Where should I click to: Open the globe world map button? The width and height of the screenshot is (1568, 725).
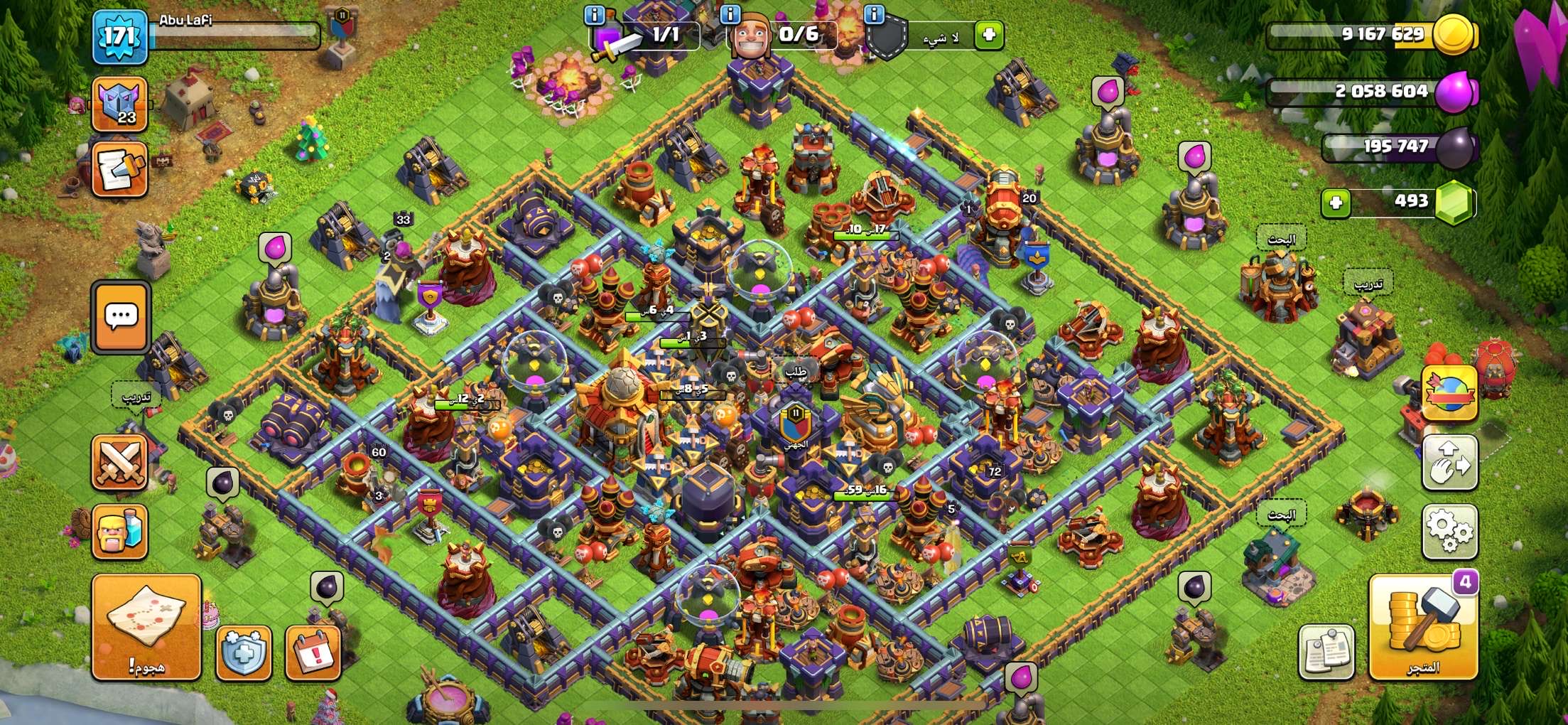pyautogui.click(x=1449, y=393)
